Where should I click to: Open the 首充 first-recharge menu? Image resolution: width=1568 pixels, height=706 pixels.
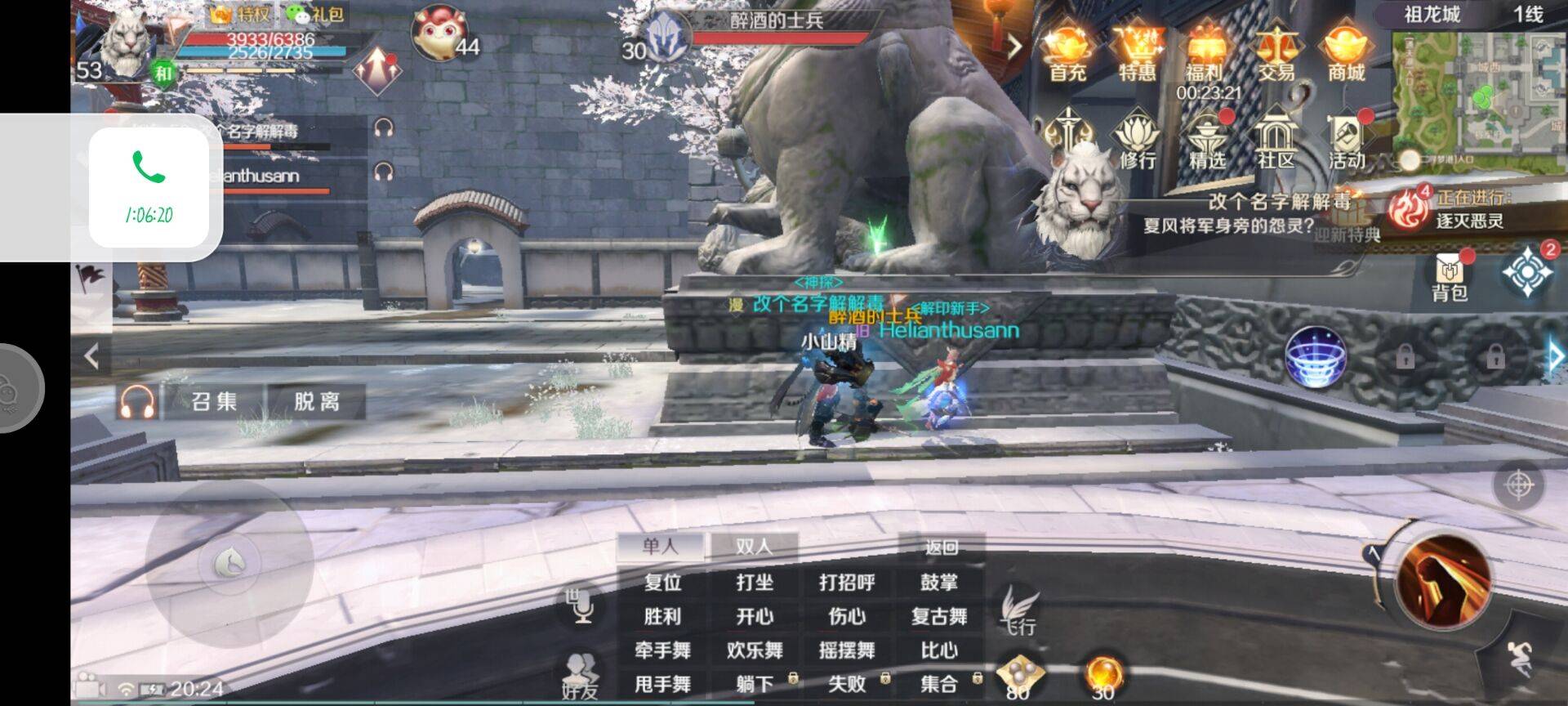coord(1067,53)
